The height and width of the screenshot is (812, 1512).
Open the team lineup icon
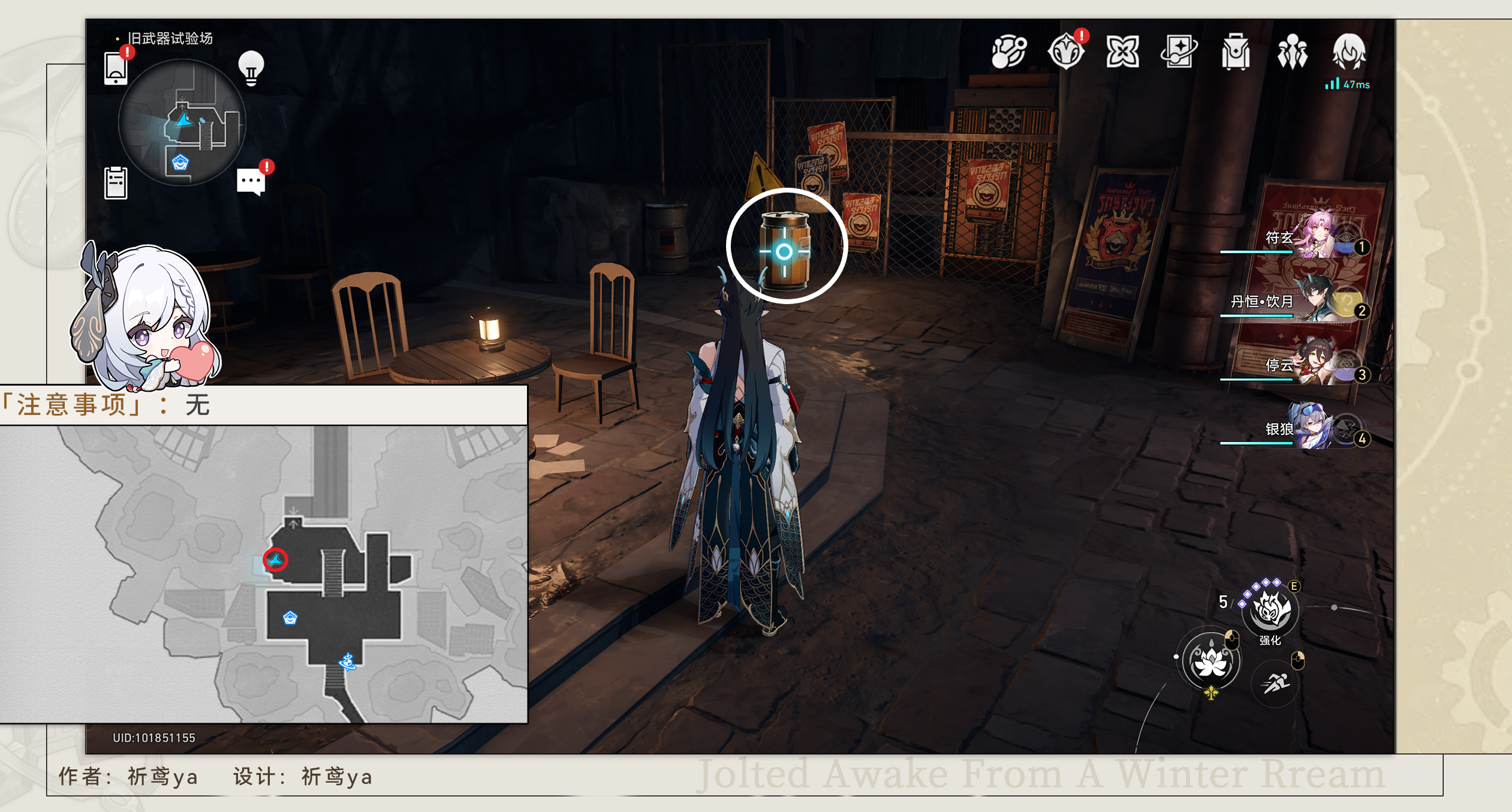[x=1292, y=52]
